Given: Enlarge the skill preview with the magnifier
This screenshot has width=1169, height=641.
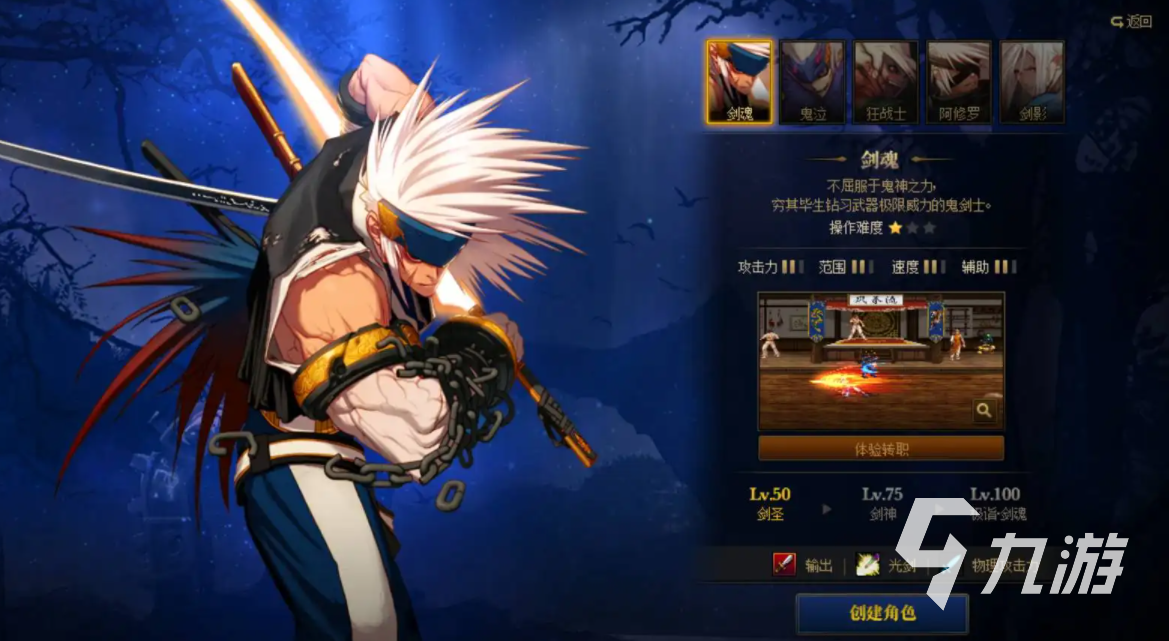Looking at the screenshot, I should pyautogui.click(x=984, y=410).
